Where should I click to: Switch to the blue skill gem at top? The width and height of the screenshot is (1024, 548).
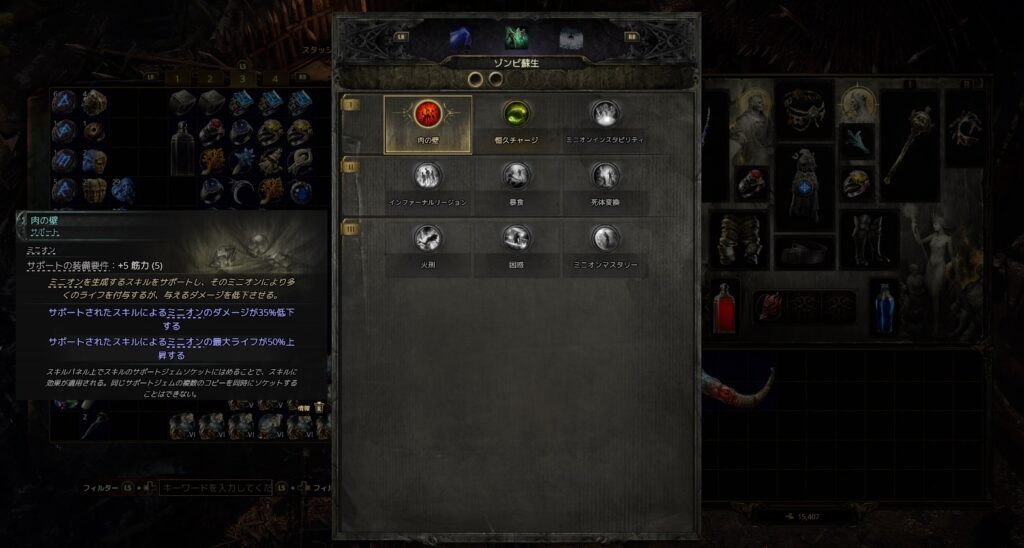click(463, 38)
